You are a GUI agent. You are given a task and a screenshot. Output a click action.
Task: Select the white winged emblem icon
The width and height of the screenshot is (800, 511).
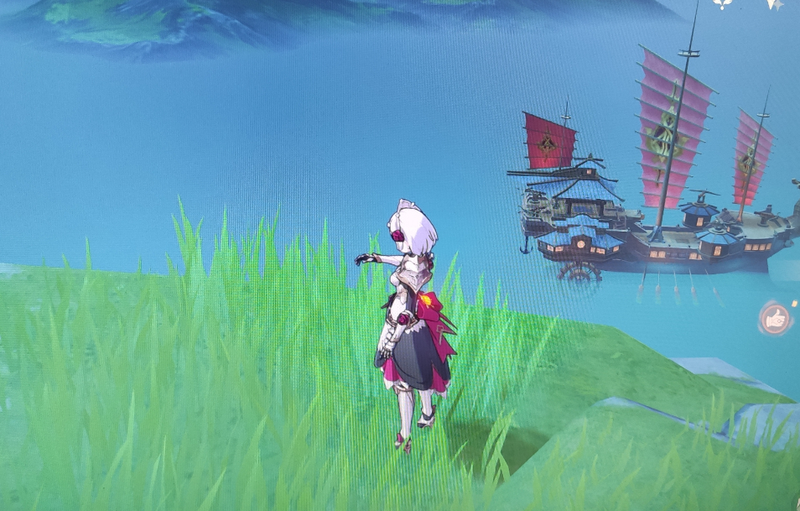tap(721, 4)
